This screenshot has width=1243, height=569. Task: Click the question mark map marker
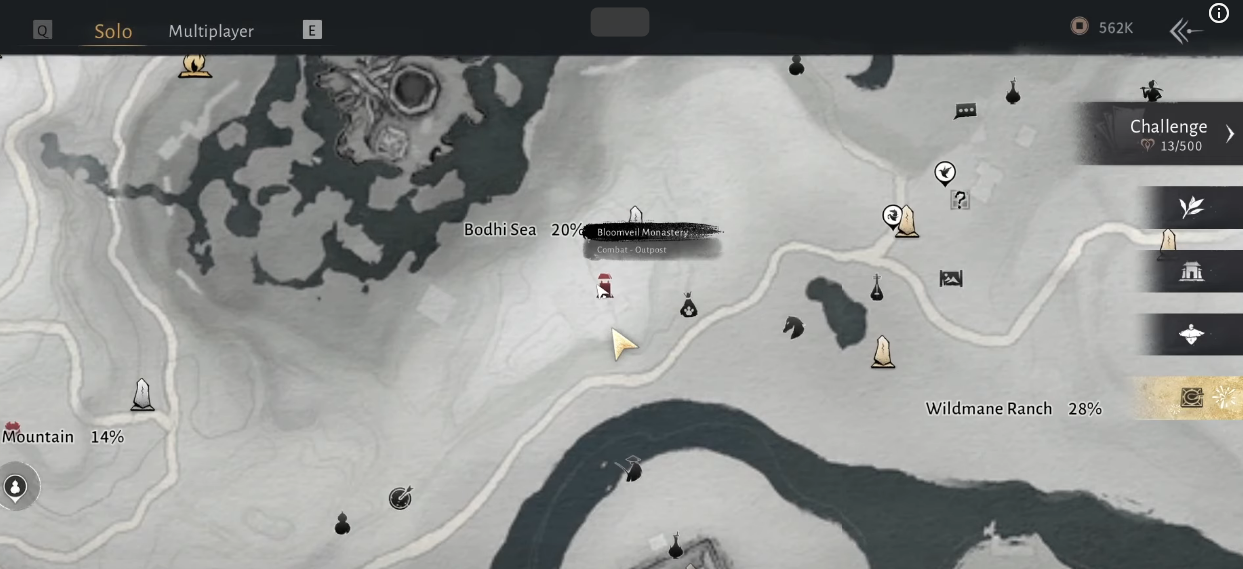[x=960, y=200]
